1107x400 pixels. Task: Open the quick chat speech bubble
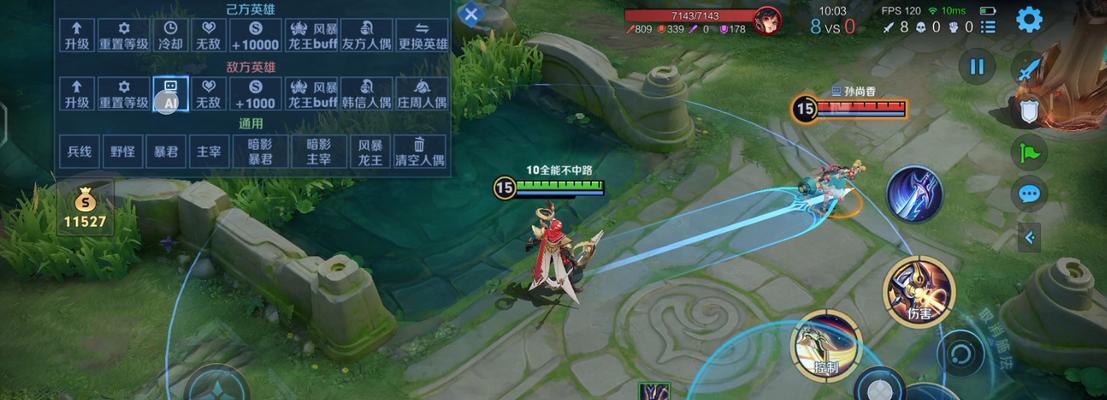[1028, 193]
